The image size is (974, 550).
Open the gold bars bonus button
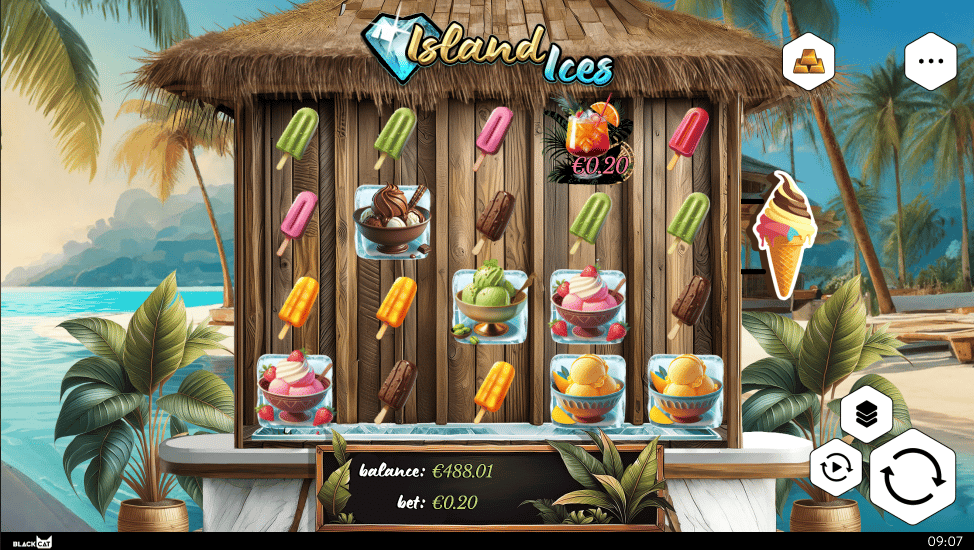click(809, 61)
